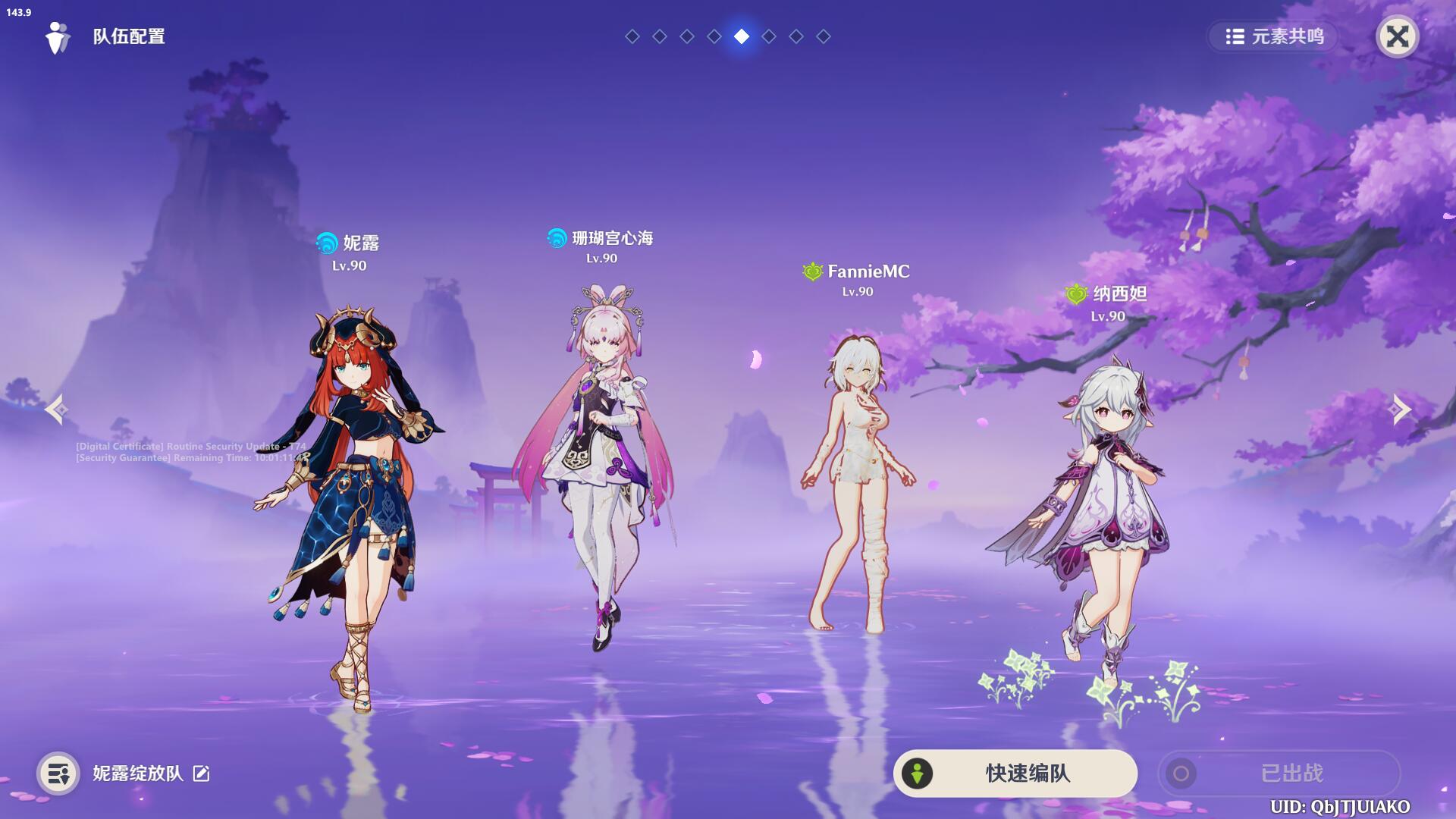Click the 已出战 deployed button
This screenshot has height=819, width=1456.
(1279, 773)
